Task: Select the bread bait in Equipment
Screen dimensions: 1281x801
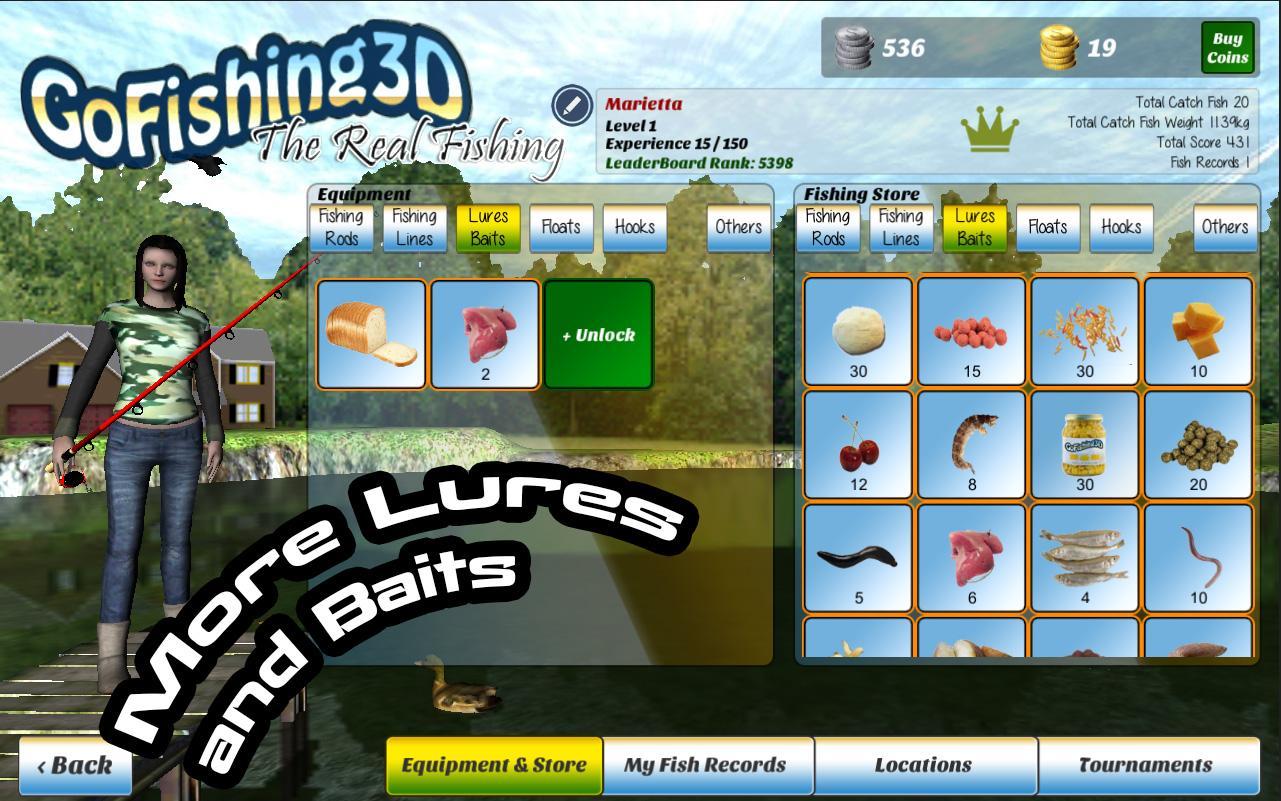Action: 372,333
